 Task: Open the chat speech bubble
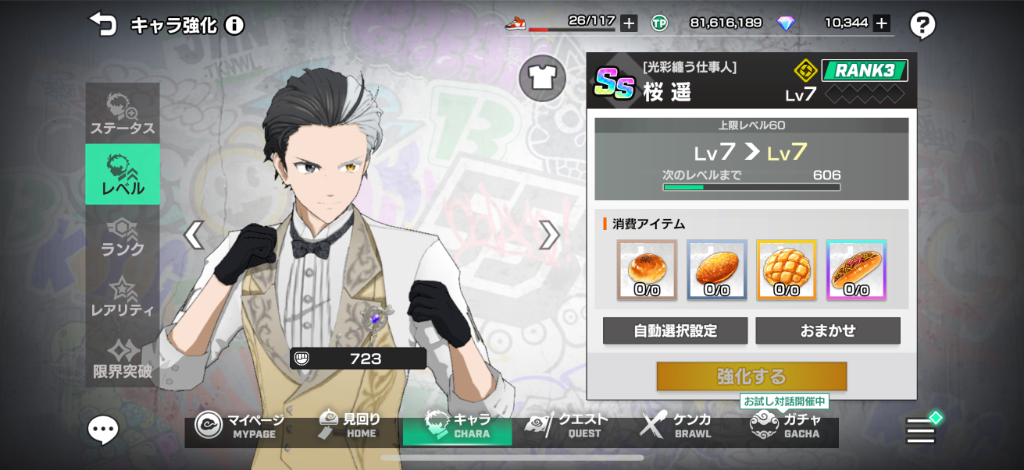click(x=103, y=430)
